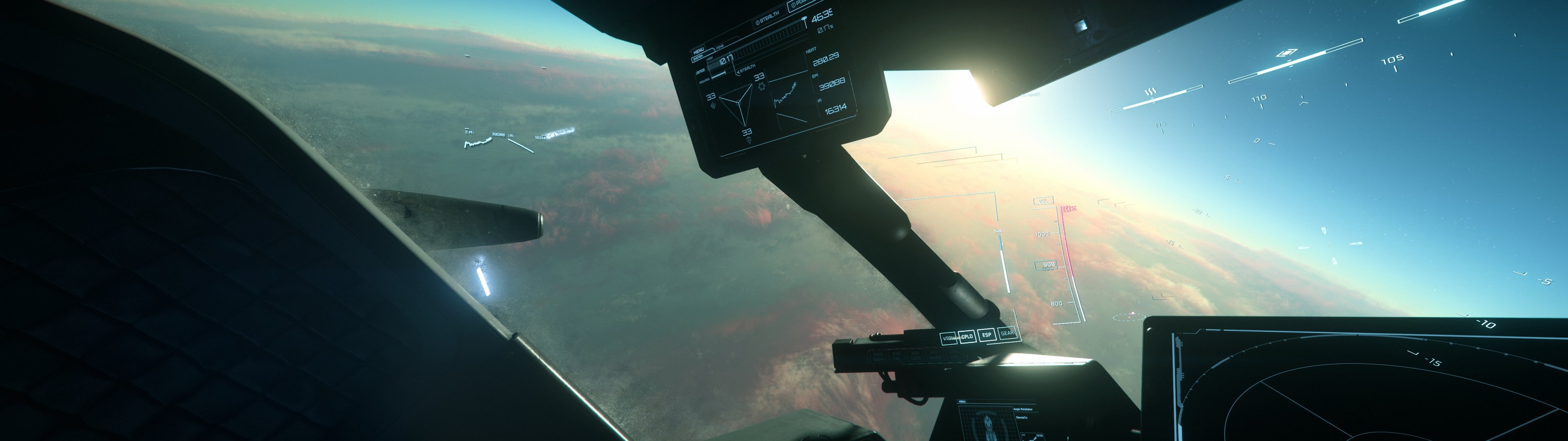1568x441 pixels.
Task: Select the shields icon below the bottom 33
Action: tap(749, 140)
